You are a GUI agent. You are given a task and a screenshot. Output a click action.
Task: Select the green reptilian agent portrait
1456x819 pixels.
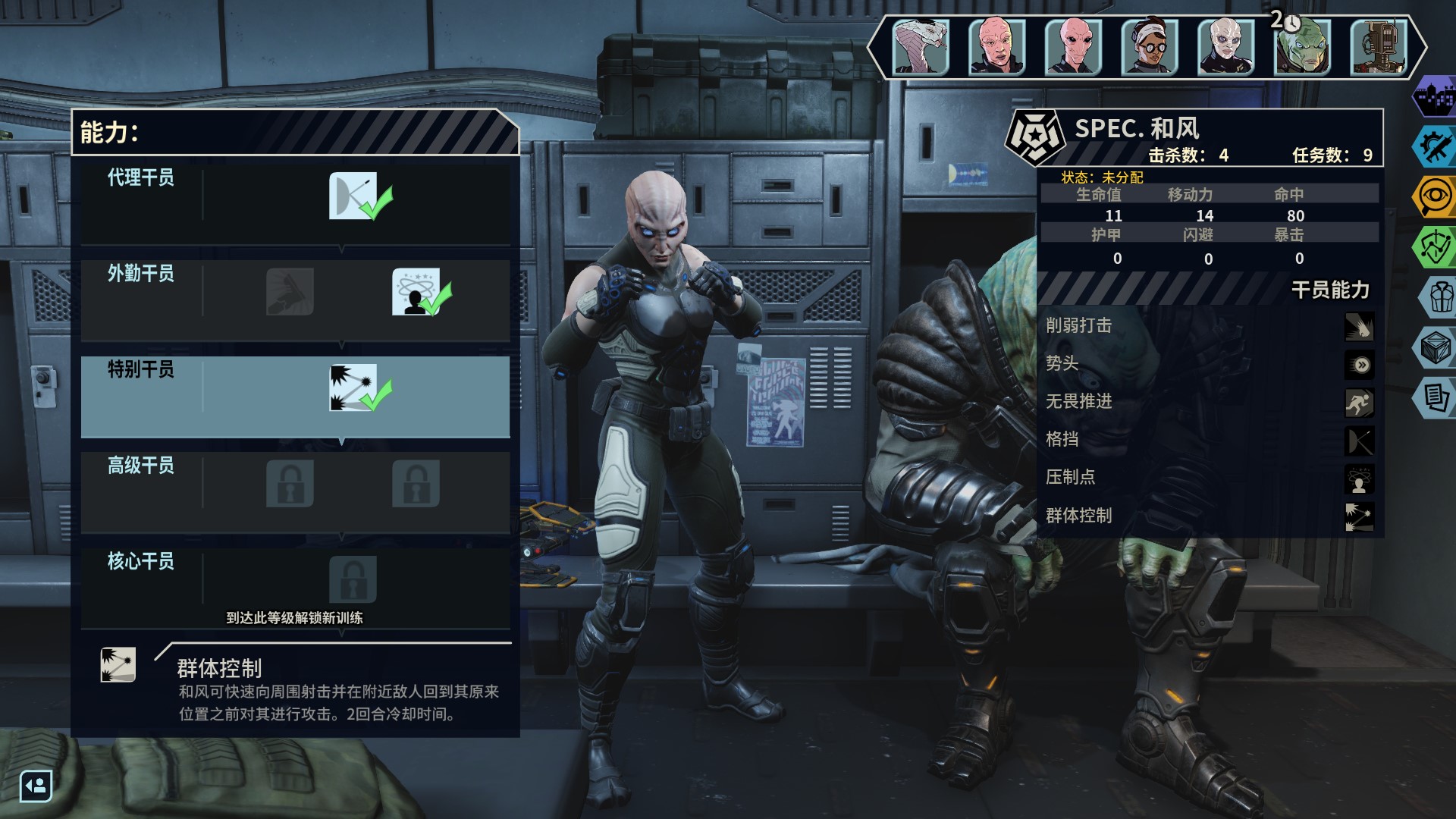click(x=1302, y=47)
